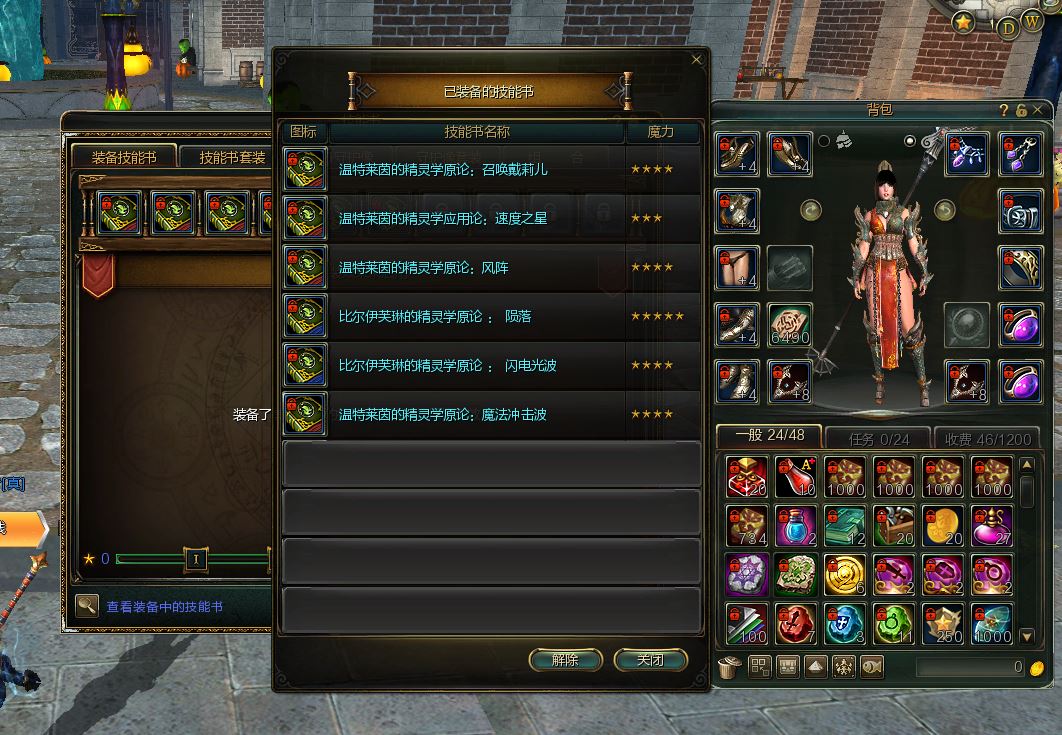The width and height of the screenshot is (1062, 735).
Task: Open the 任务 inventory tab
Action: 879,438
